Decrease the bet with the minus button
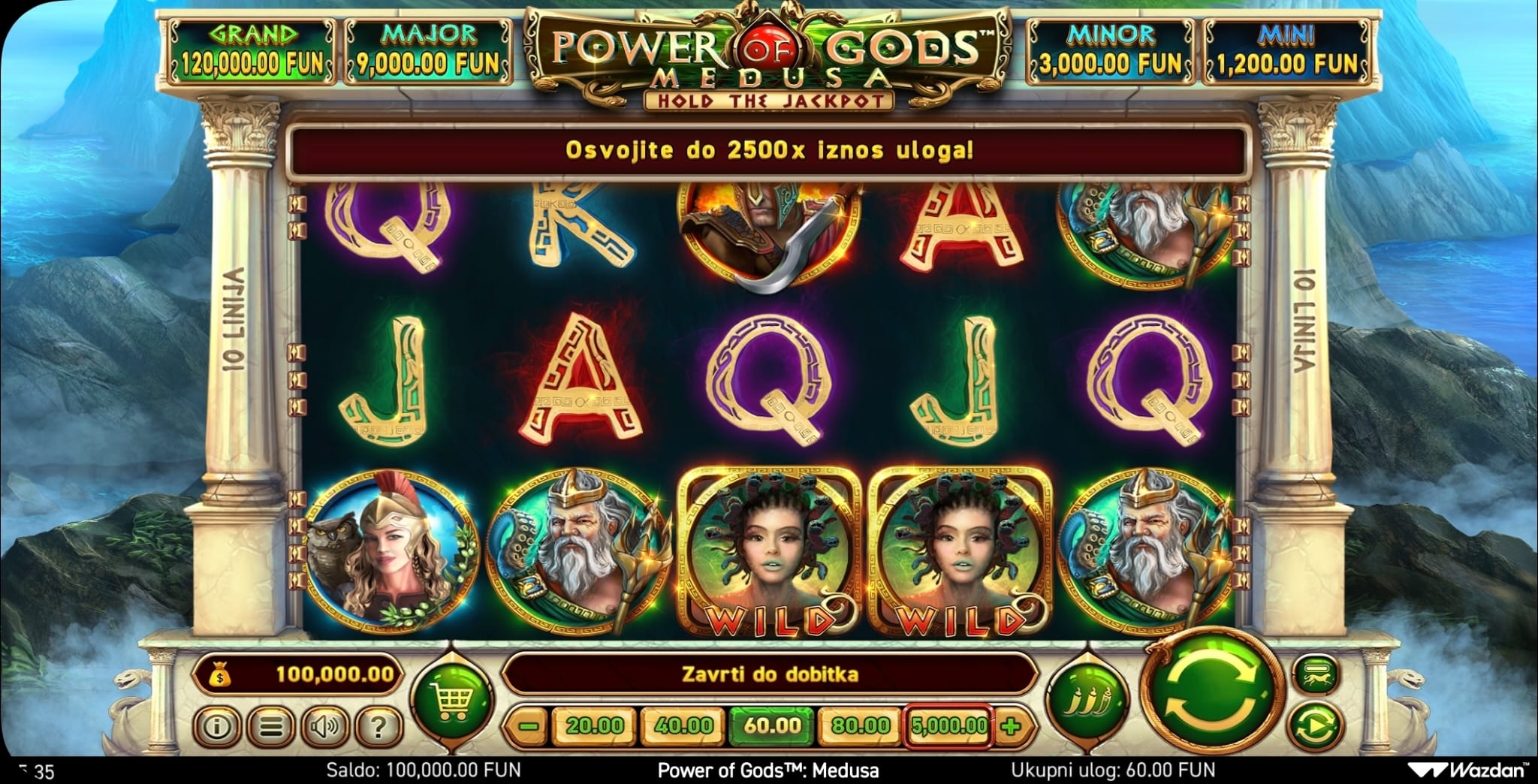This screenshot has height=784, width=1538. pos(529,726)
